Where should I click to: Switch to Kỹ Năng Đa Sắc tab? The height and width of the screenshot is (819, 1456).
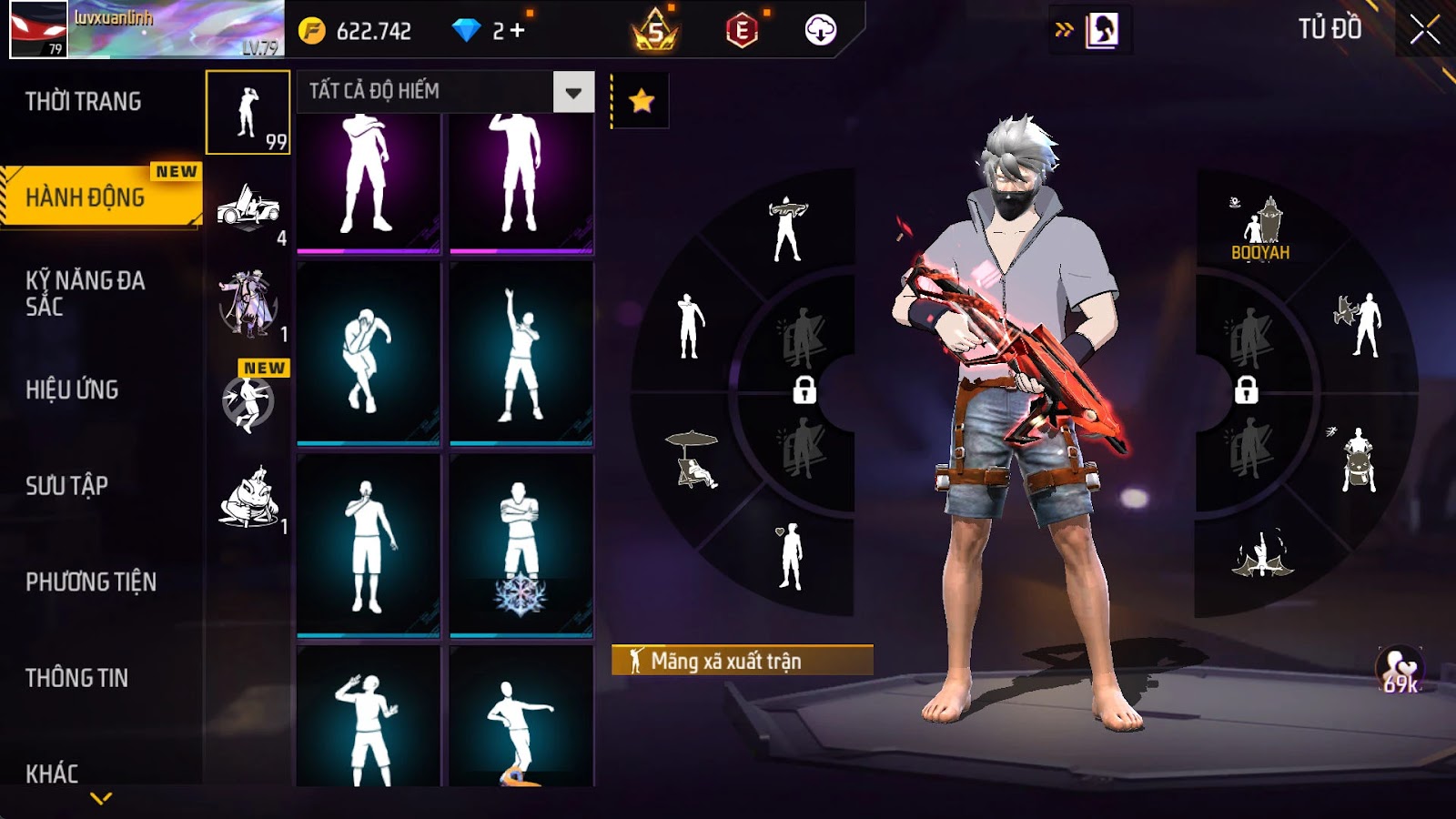coord(86,293)
